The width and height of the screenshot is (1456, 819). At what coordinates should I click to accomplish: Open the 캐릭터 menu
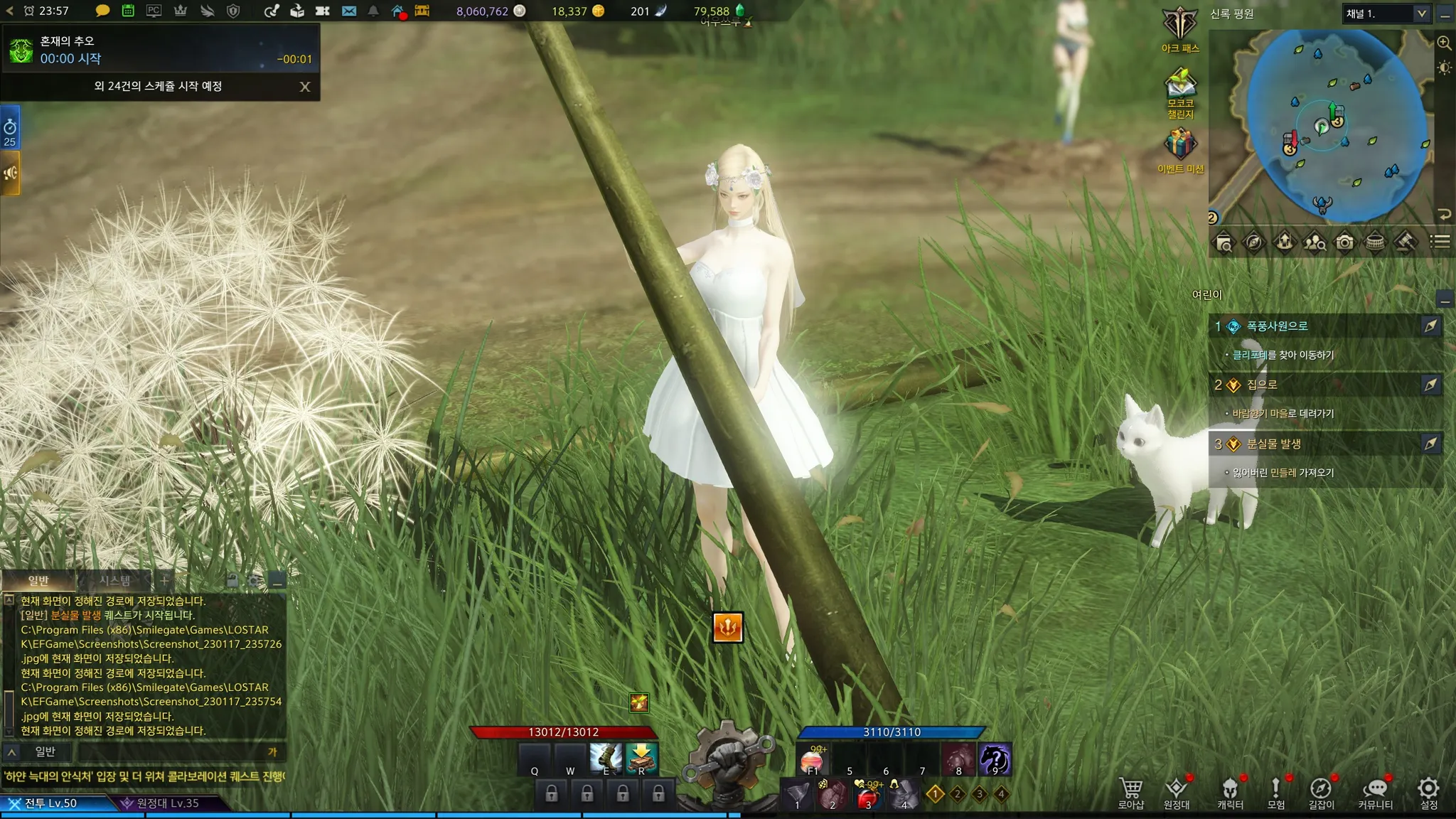1230,793
